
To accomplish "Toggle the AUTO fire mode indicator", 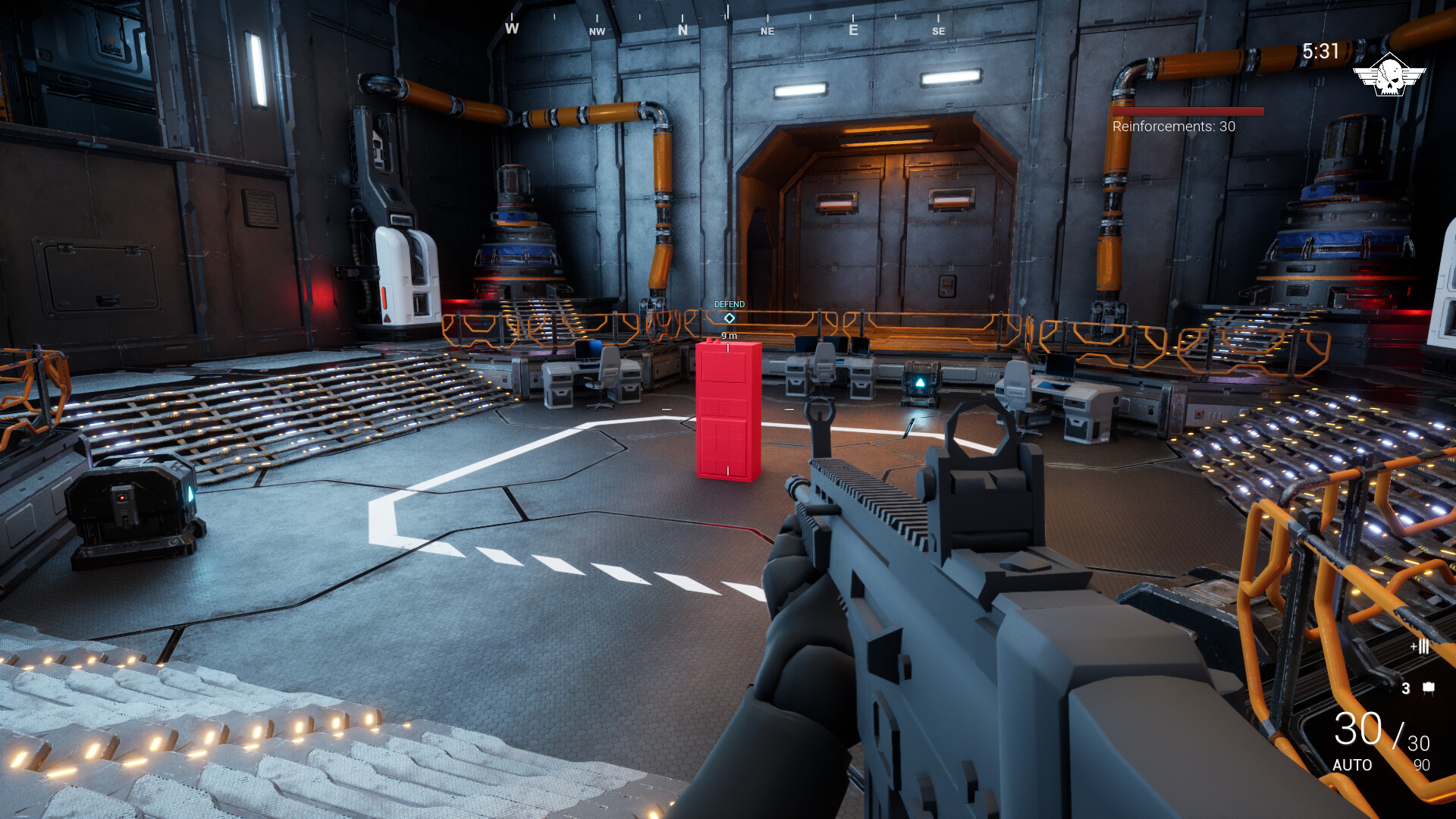I will [x=1354, y=766].
